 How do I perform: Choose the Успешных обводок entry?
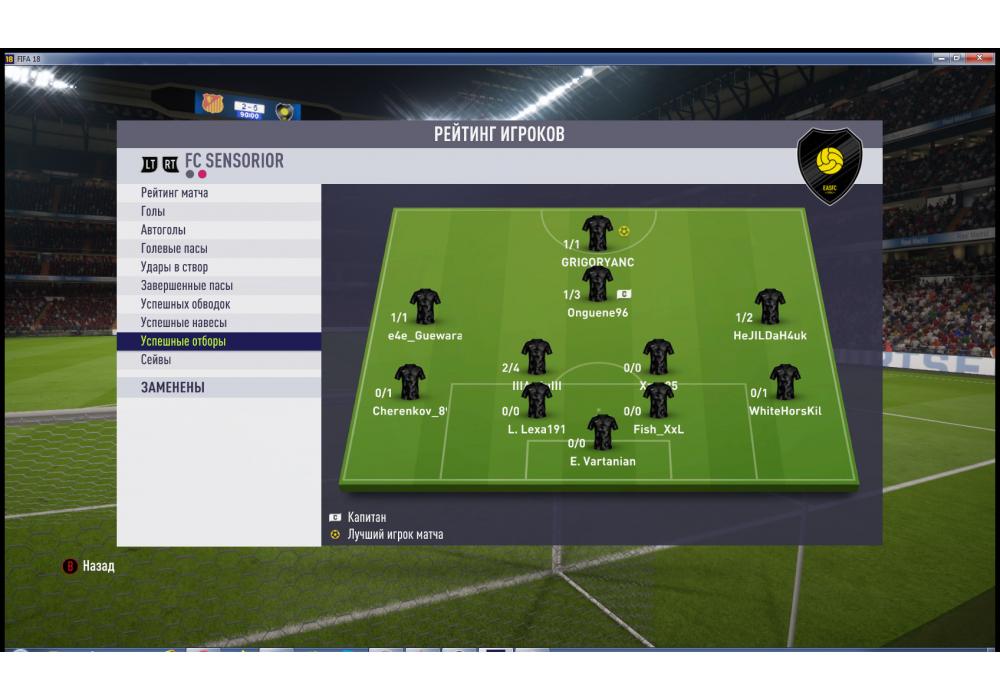(185, 304)
